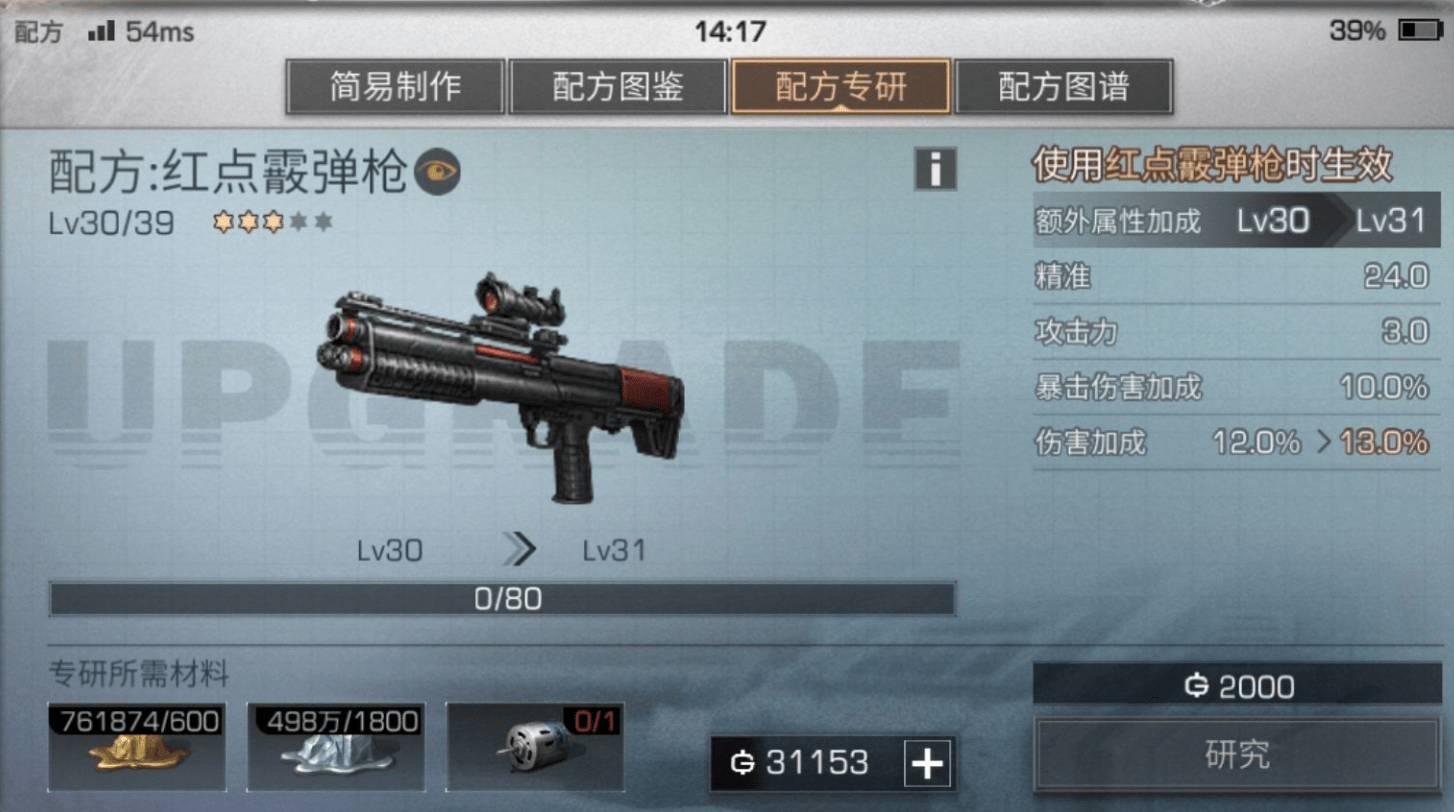Viewport: 1454px width, 812px height.
Task: Start research with the 研究 button
Action: coord(1236,755)
